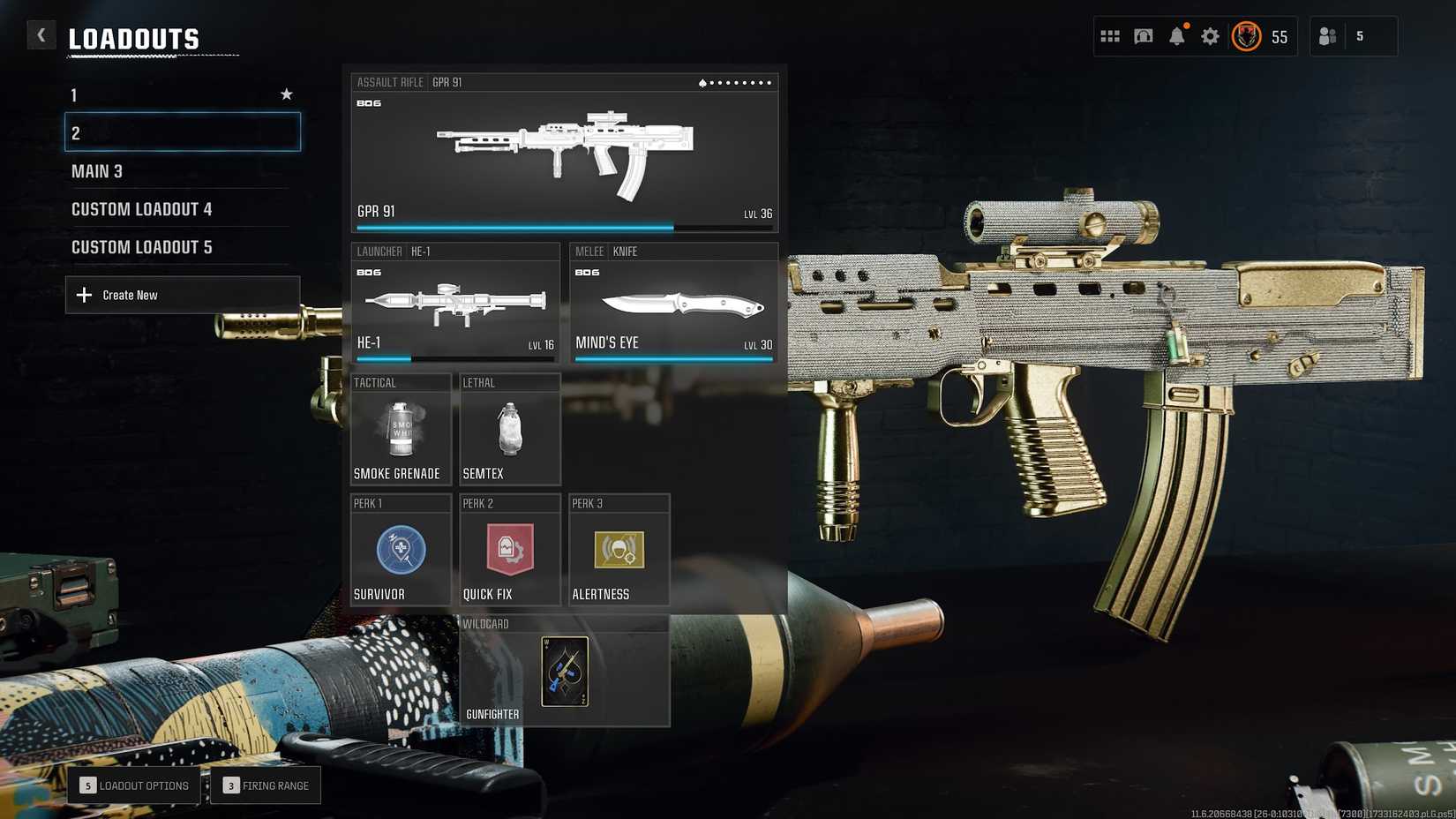
Task: Open the GPR 91 attachment dots indicator
Action: [x=735, y=82]
